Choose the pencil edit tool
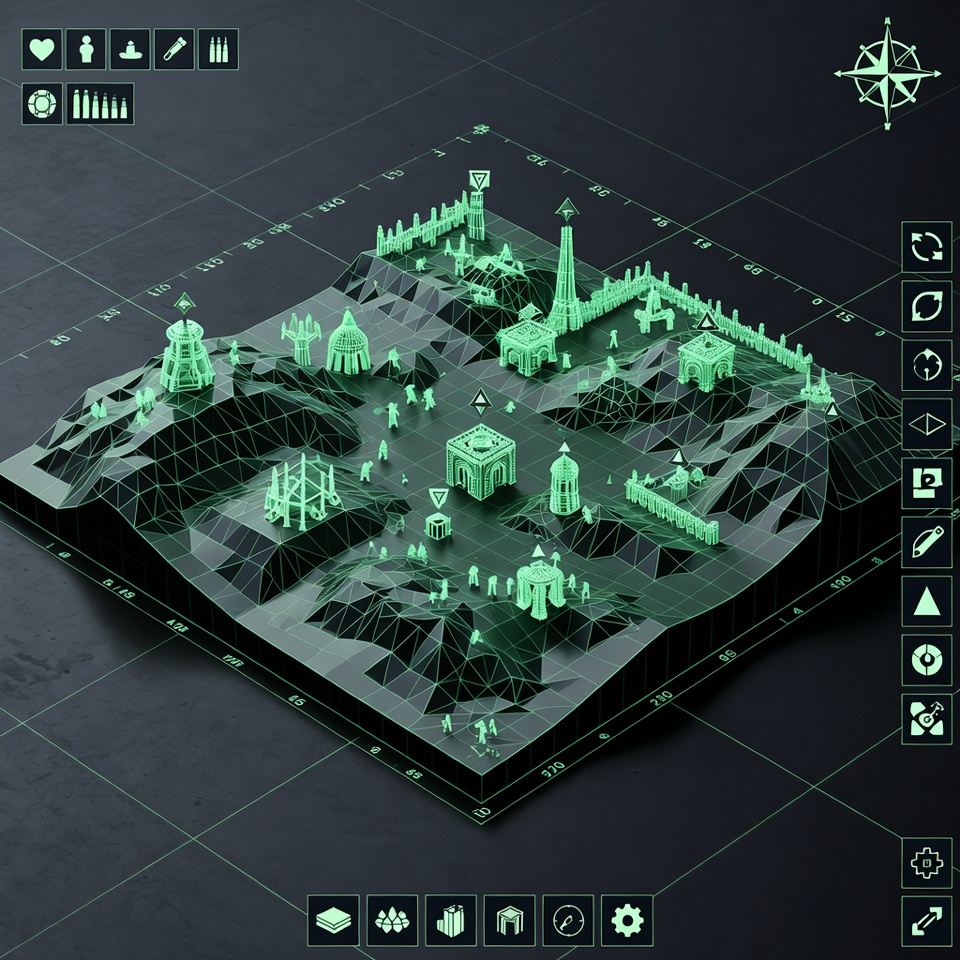The image size is (960, 960). [x=926, y=542]
